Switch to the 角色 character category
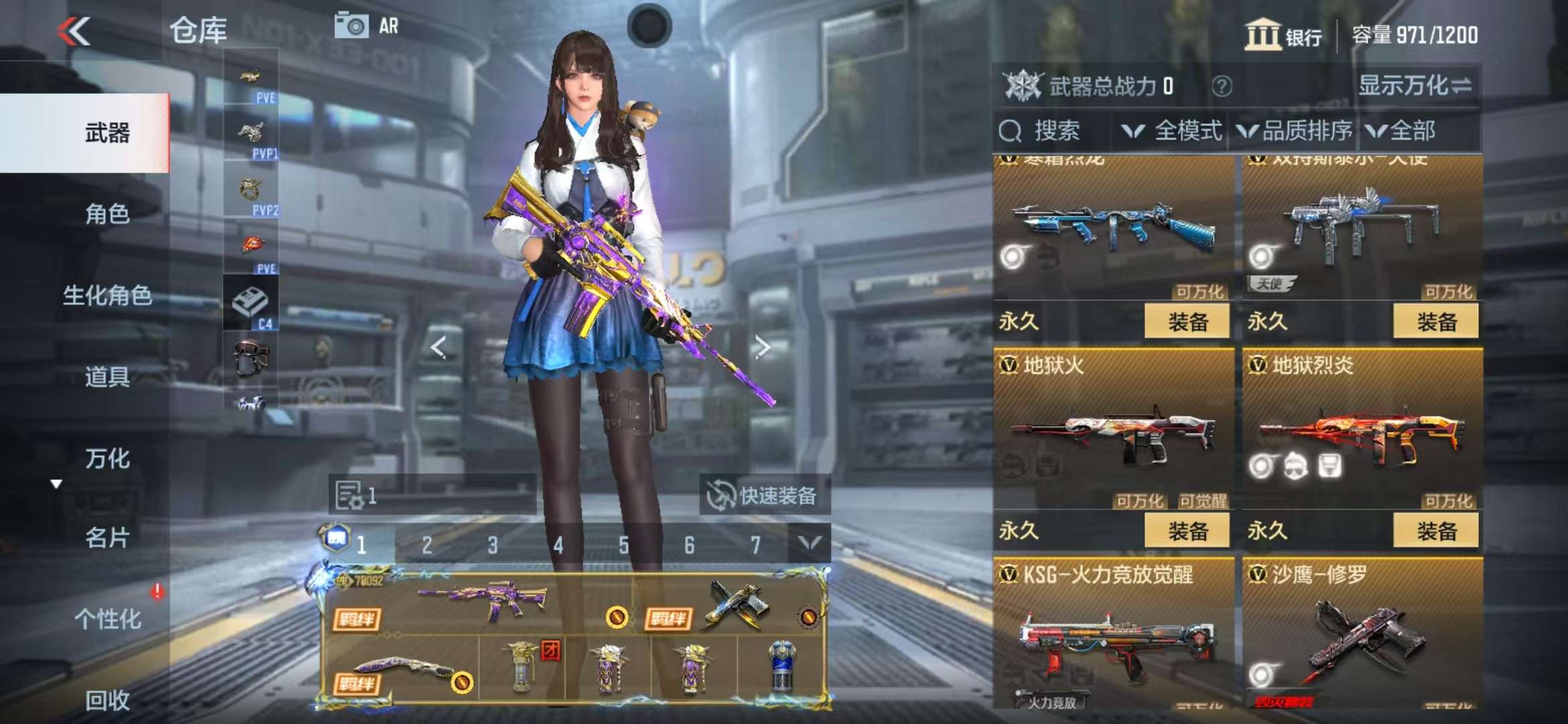 pos(107,214)
